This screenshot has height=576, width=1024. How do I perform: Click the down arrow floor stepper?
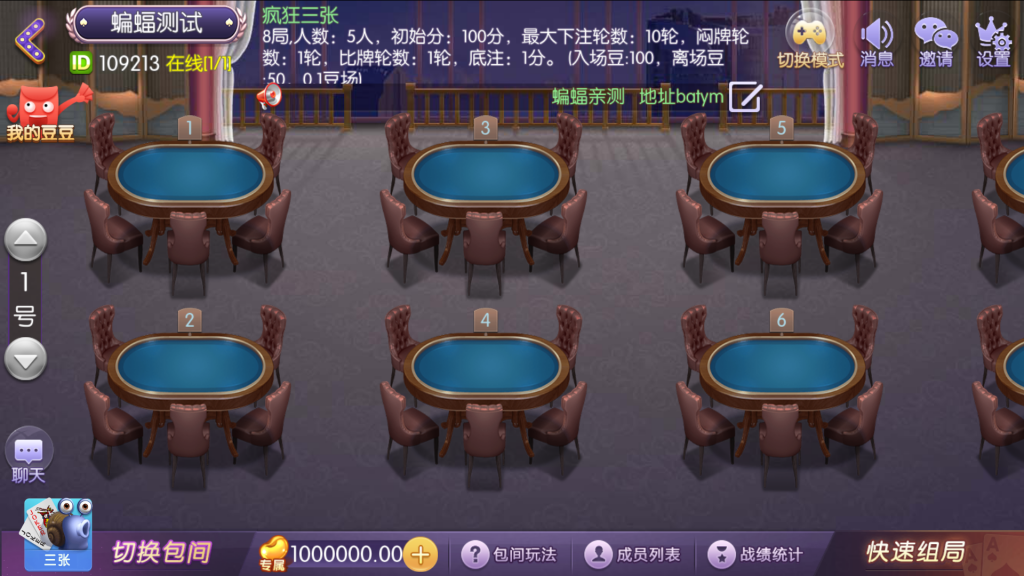(26, 359)
